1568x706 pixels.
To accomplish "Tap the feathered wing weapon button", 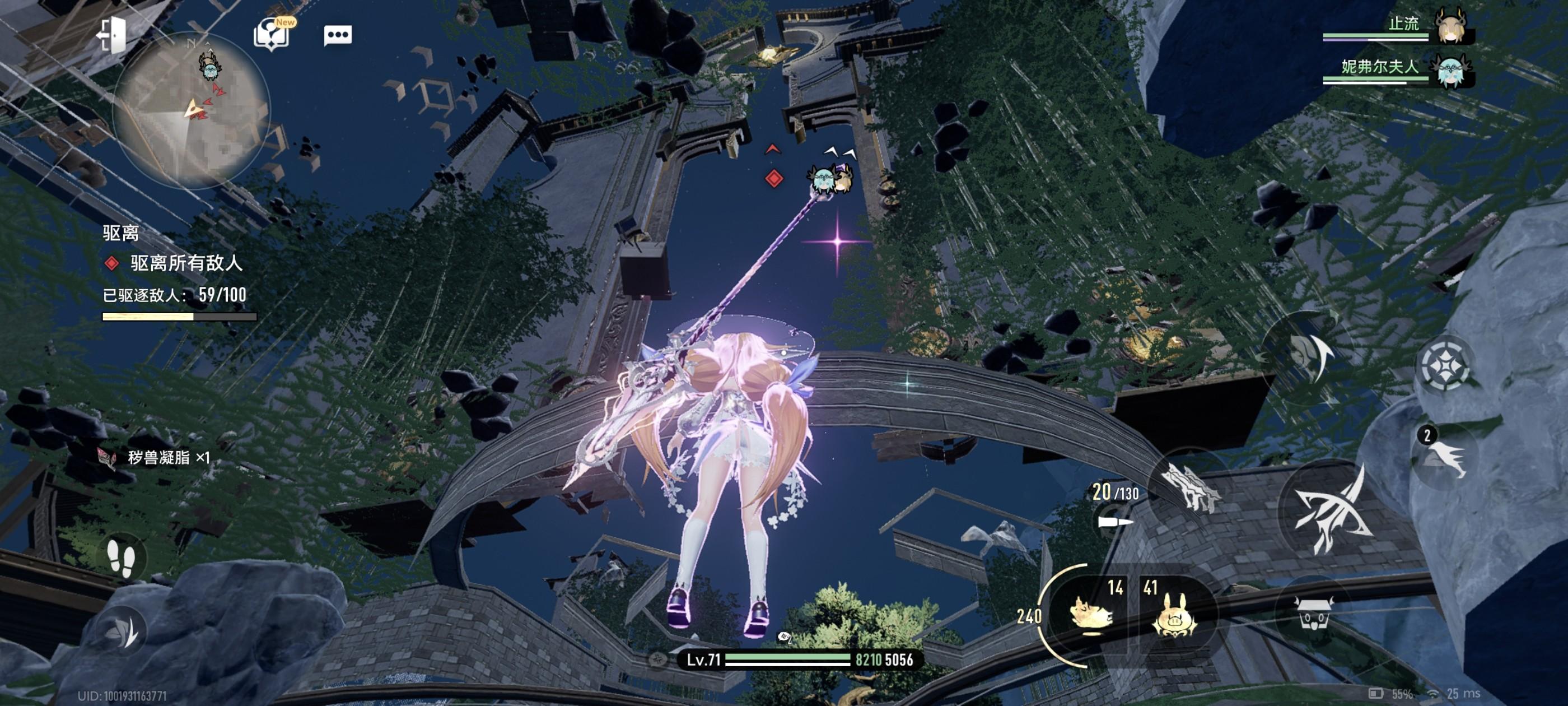I will click(x=1189, y=485).
